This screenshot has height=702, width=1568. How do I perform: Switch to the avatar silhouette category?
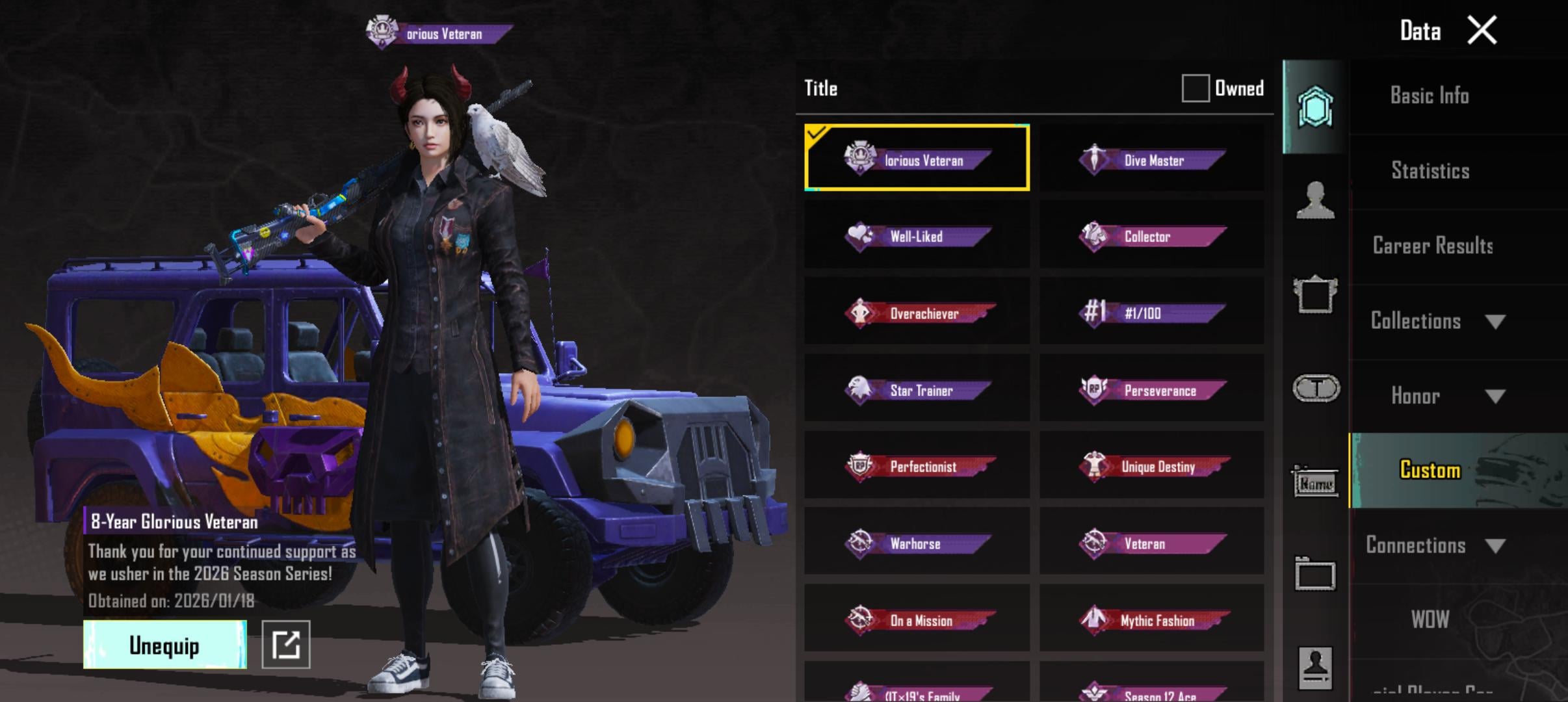1314,200
